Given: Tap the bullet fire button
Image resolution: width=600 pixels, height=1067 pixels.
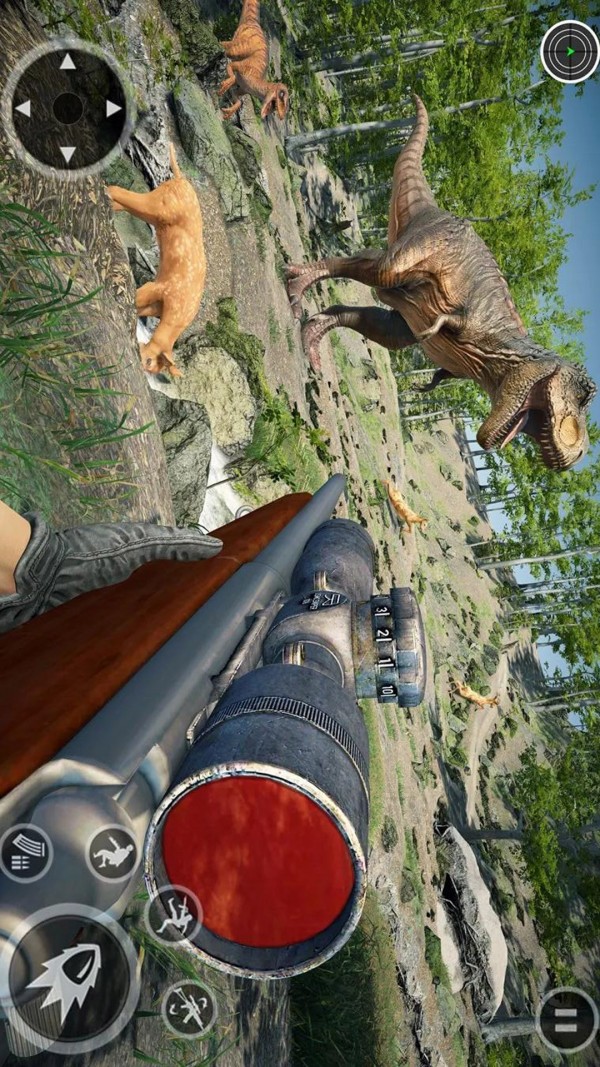Looking at the screenshot, I should 68,977.
